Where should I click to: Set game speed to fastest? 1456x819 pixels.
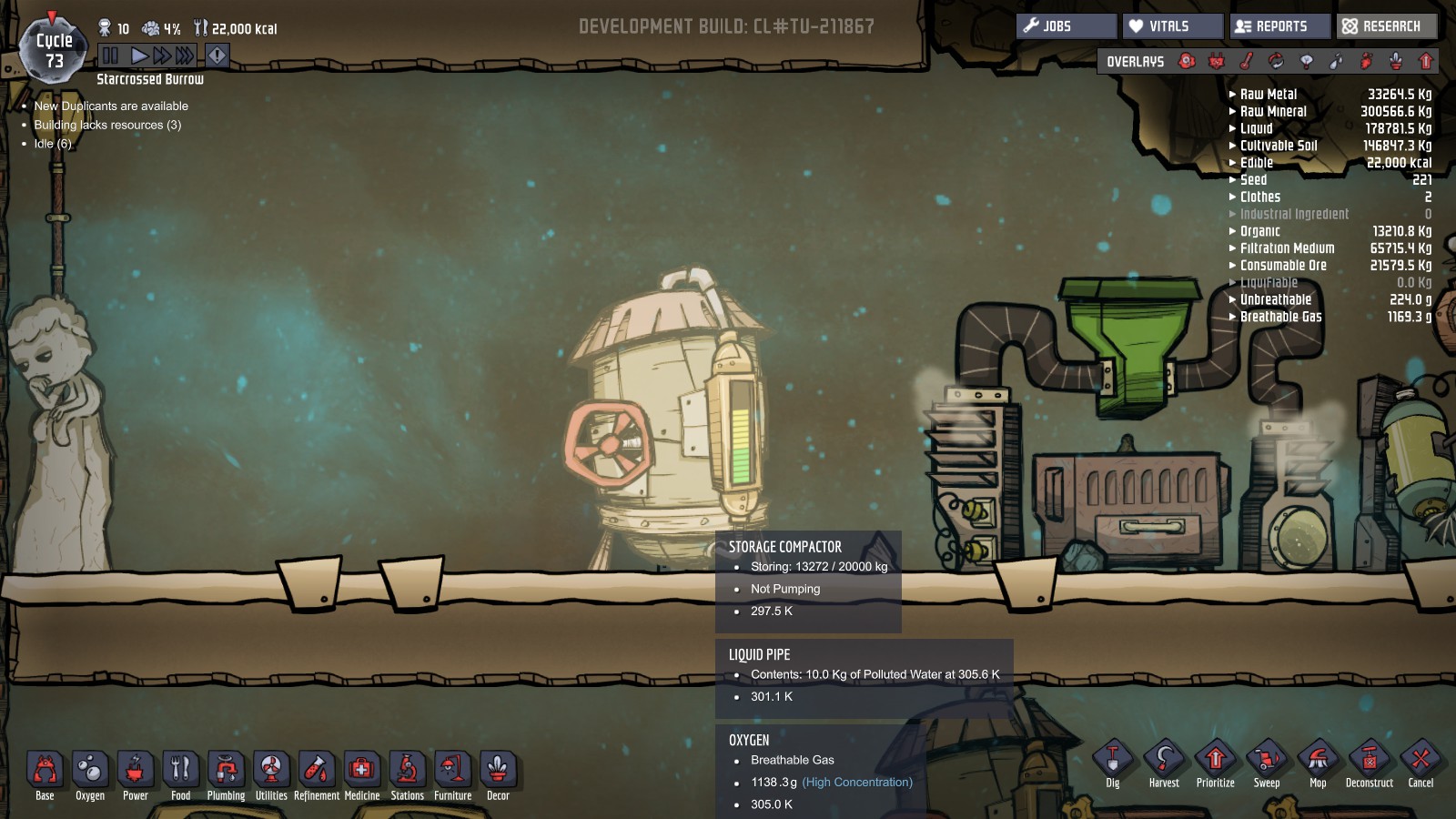[x=185, y=56]
